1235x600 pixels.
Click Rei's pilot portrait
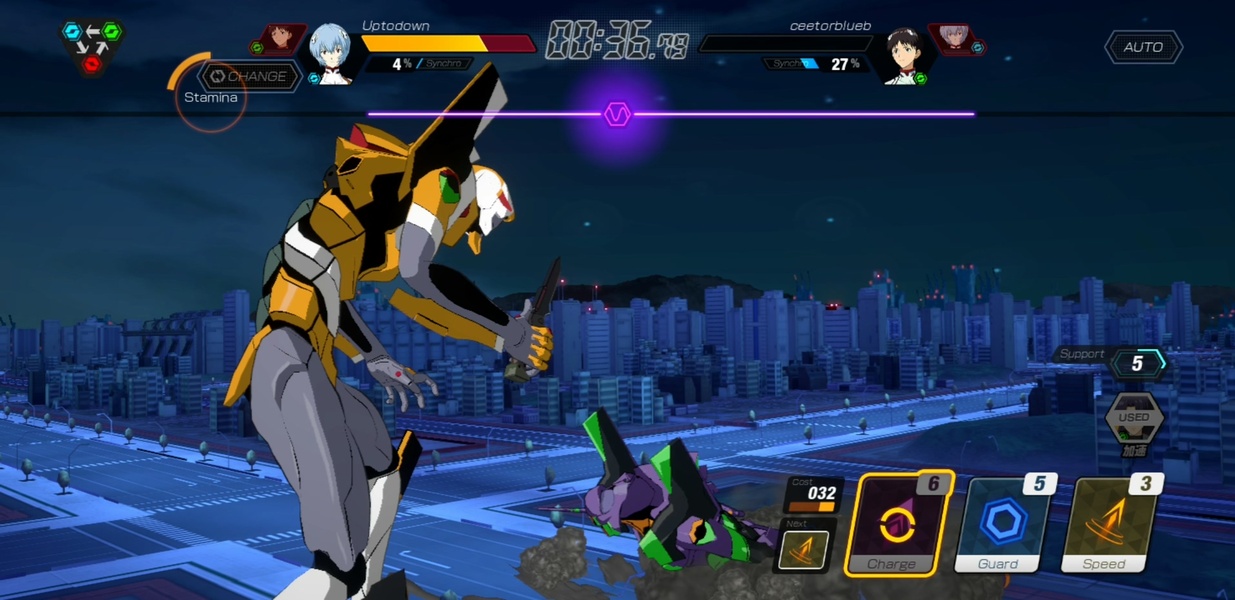click(x=331, y=54)
